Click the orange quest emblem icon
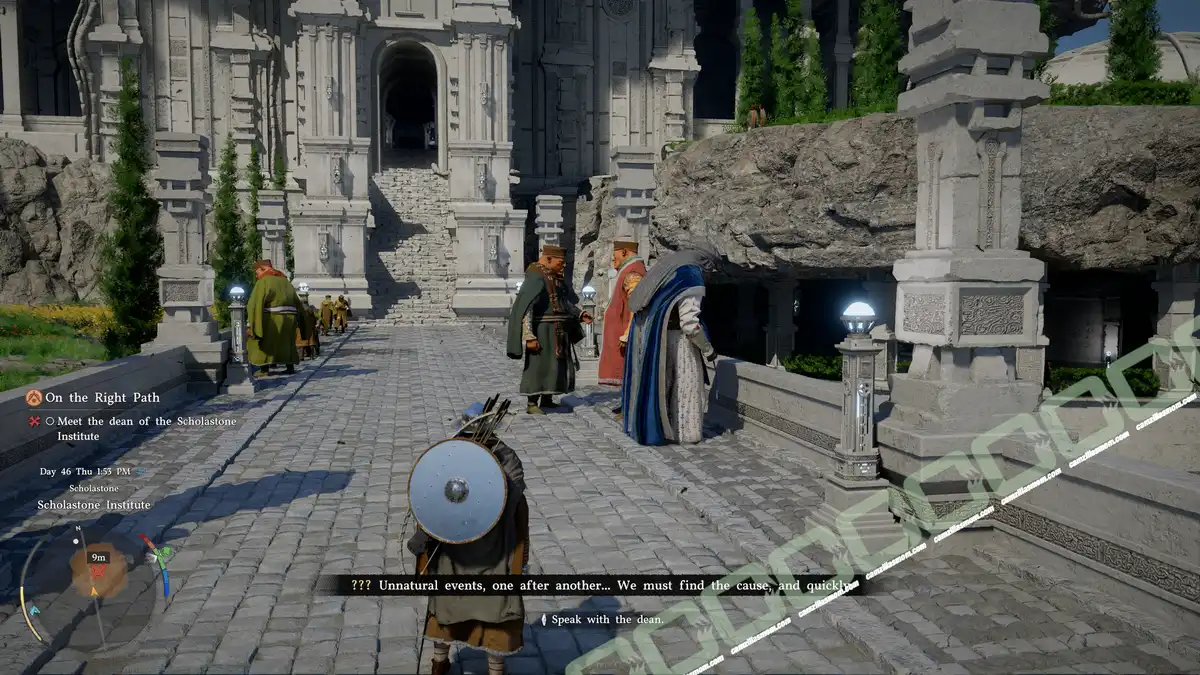The width and height of the screenshot is (1200, 675). [x=33, y=397]
